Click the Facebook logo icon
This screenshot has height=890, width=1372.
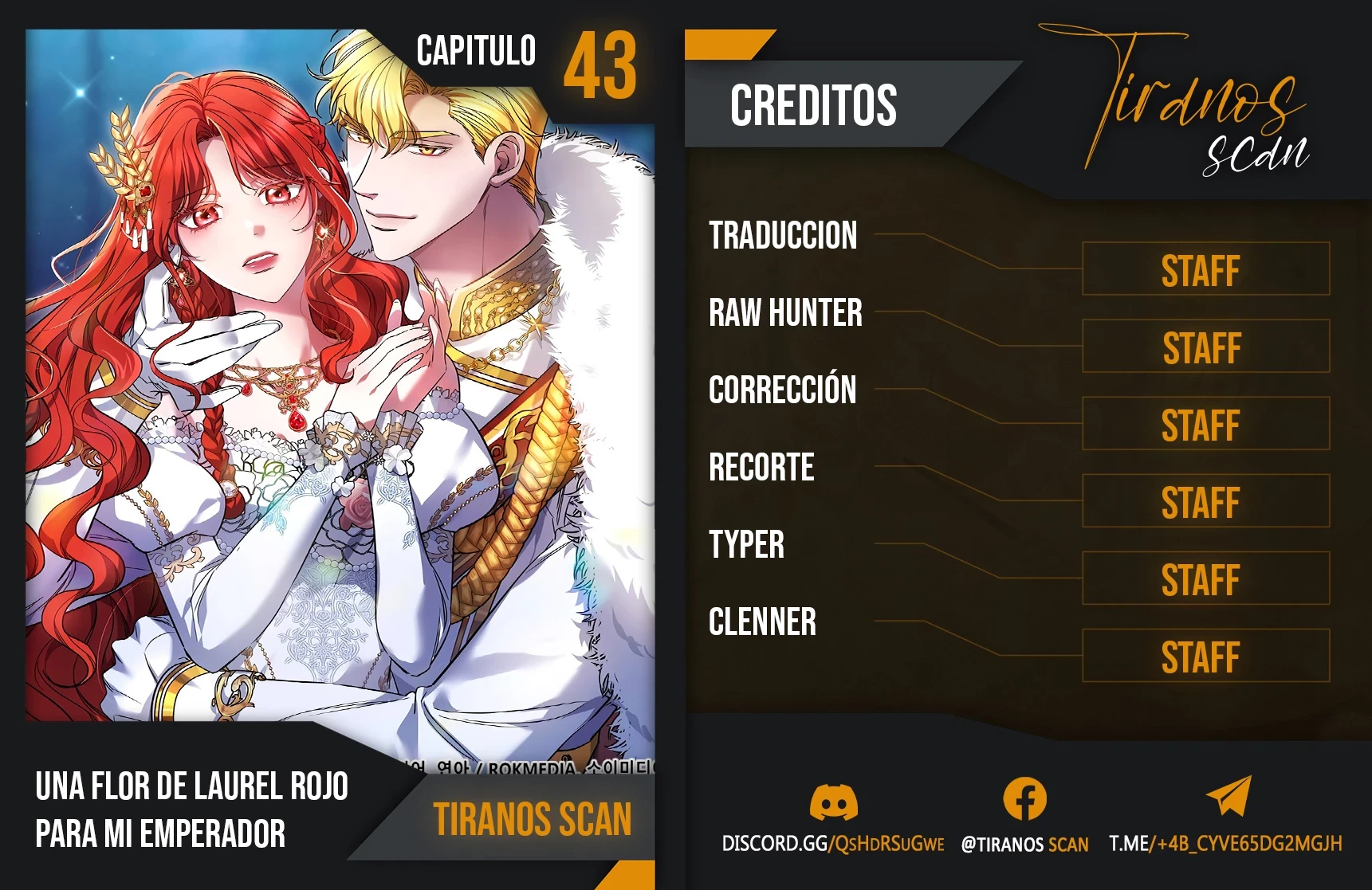pyautogui.click(x=1024, y=799)
